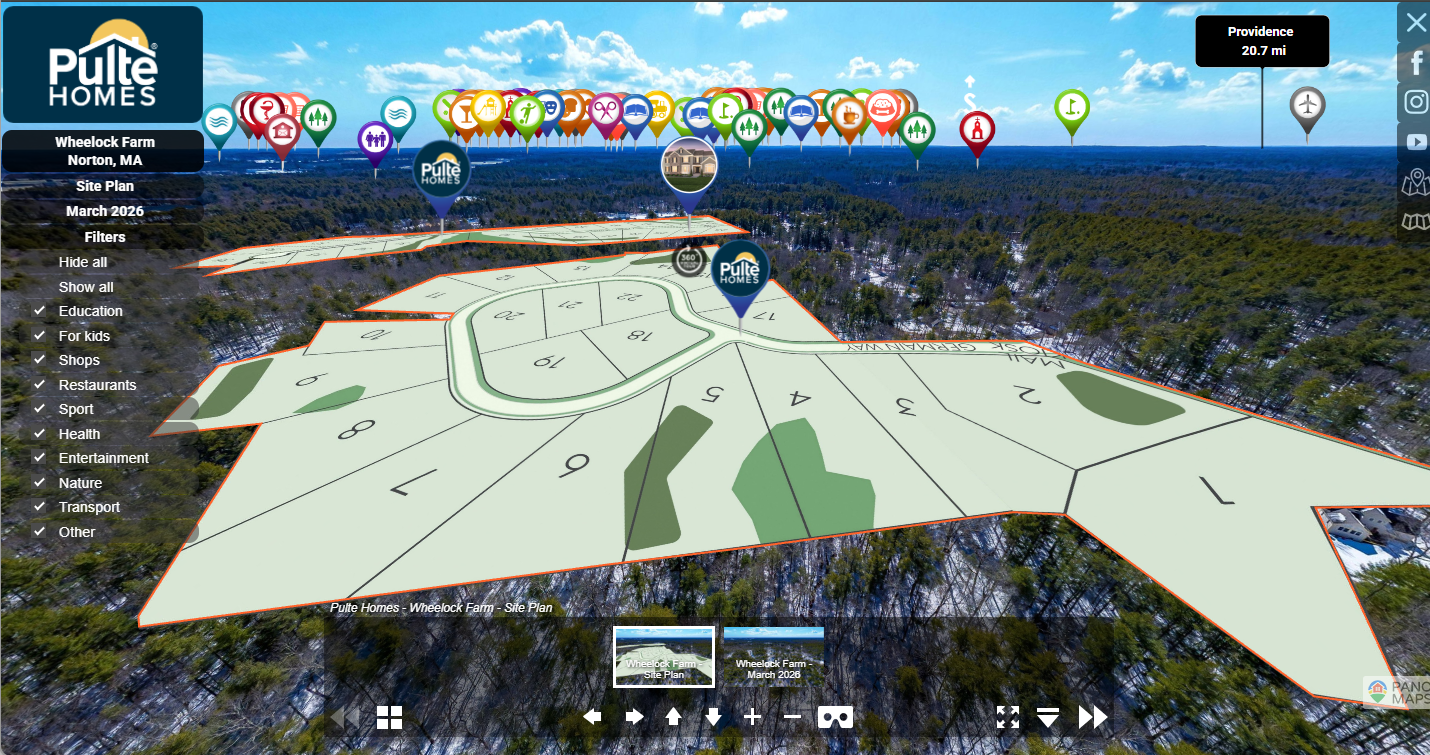Select the Wheelock Farm Site Plan thumbnail

[664, 656]
